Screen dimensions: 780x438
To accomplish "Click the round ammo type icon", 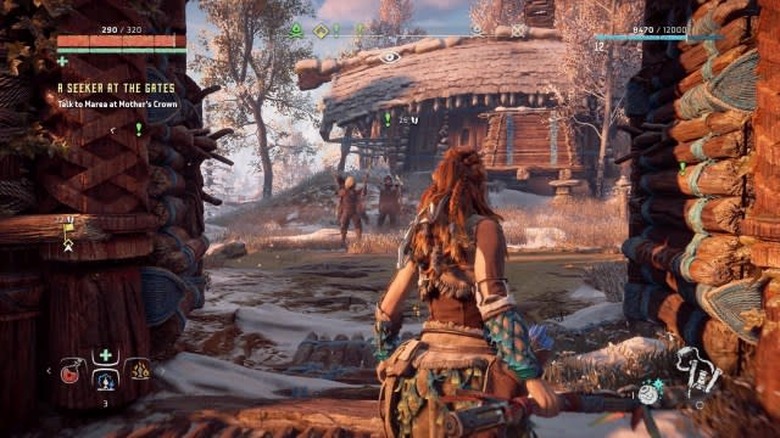I will (x=650, y=393).
